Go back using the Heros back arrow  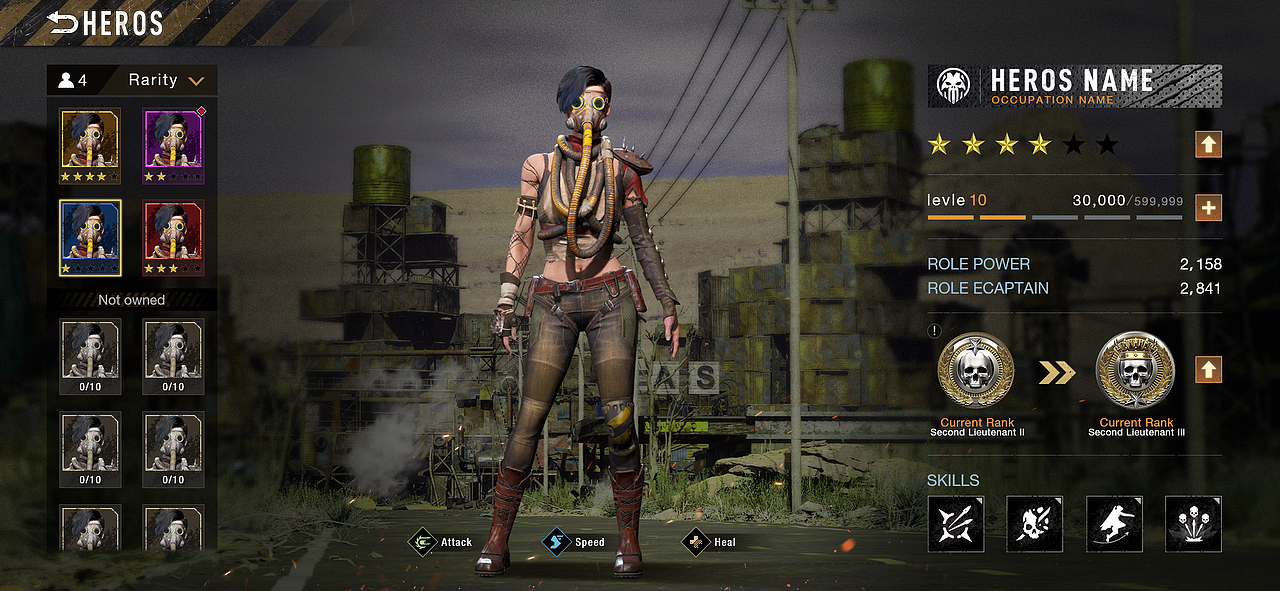click(x=63, y=23)
